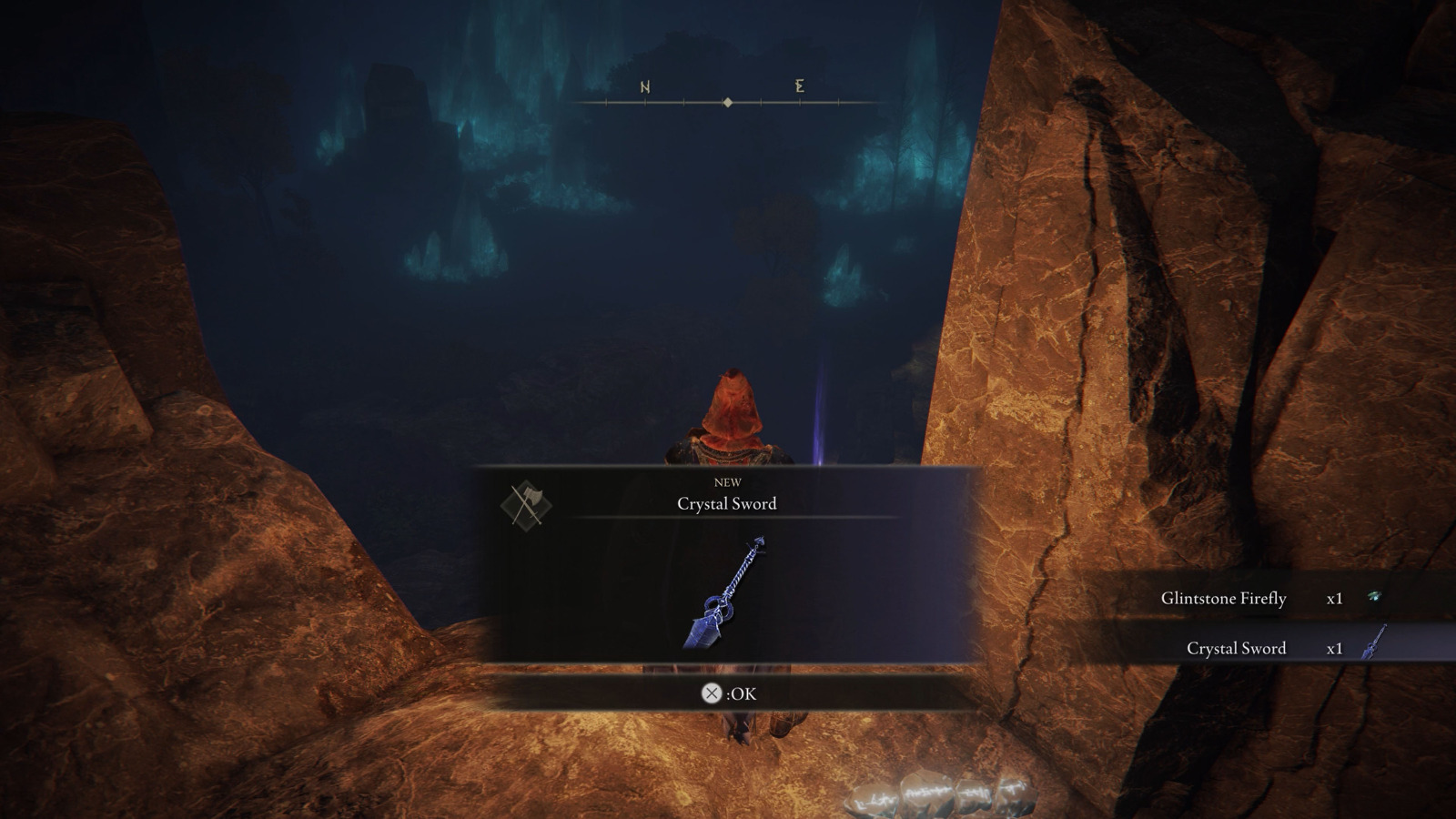This screenshot has height=819, width=1456.
Task: Select the diamond heading indicator on the compass
Action: point(727,103)
